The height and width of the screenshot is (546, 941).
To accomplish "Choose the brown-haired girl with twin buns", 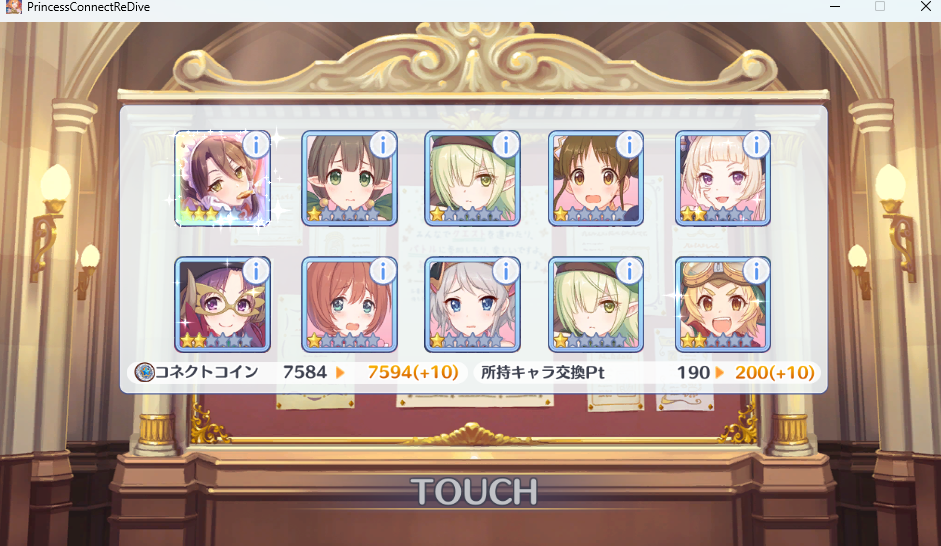I will [x=596, y=180].
